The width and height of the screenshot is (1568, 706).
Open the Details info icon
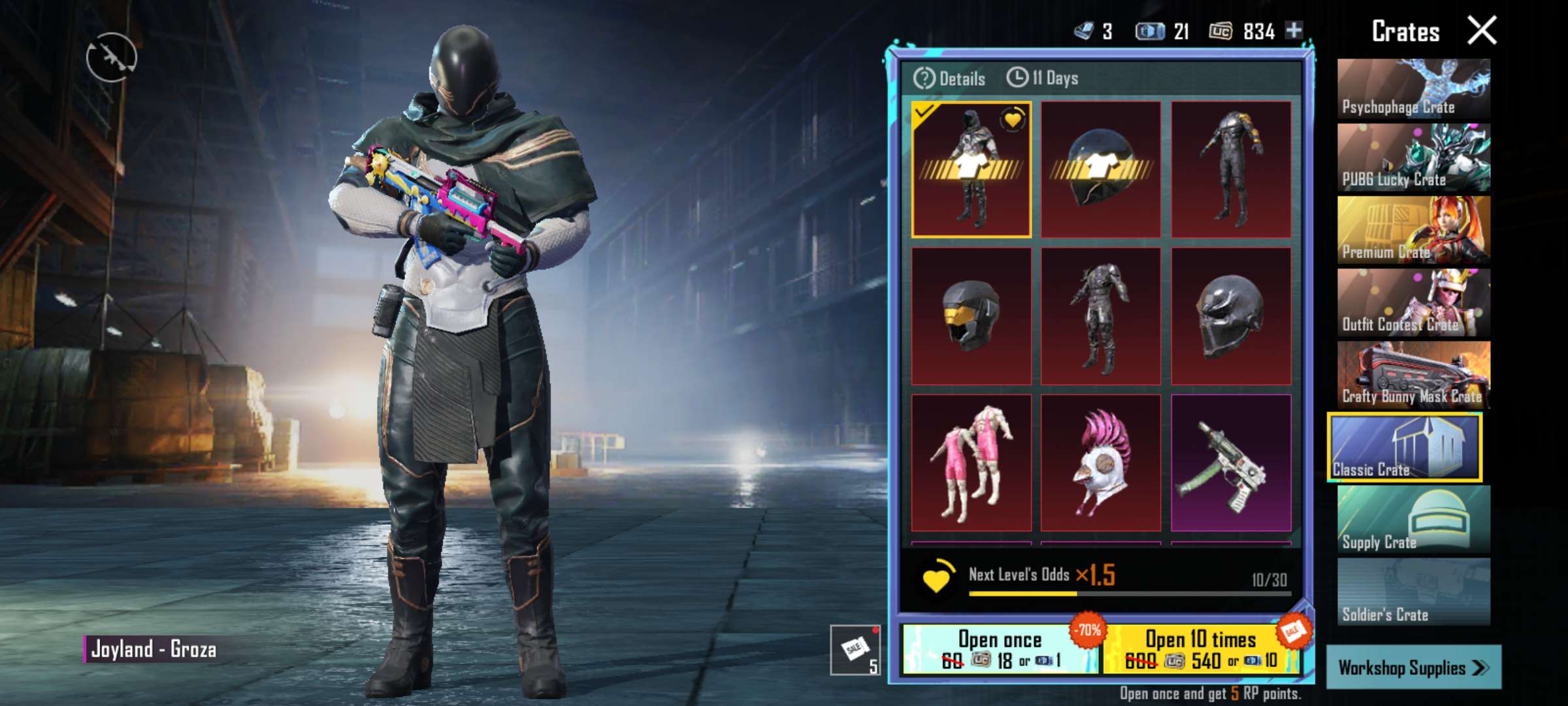(925, 80)
